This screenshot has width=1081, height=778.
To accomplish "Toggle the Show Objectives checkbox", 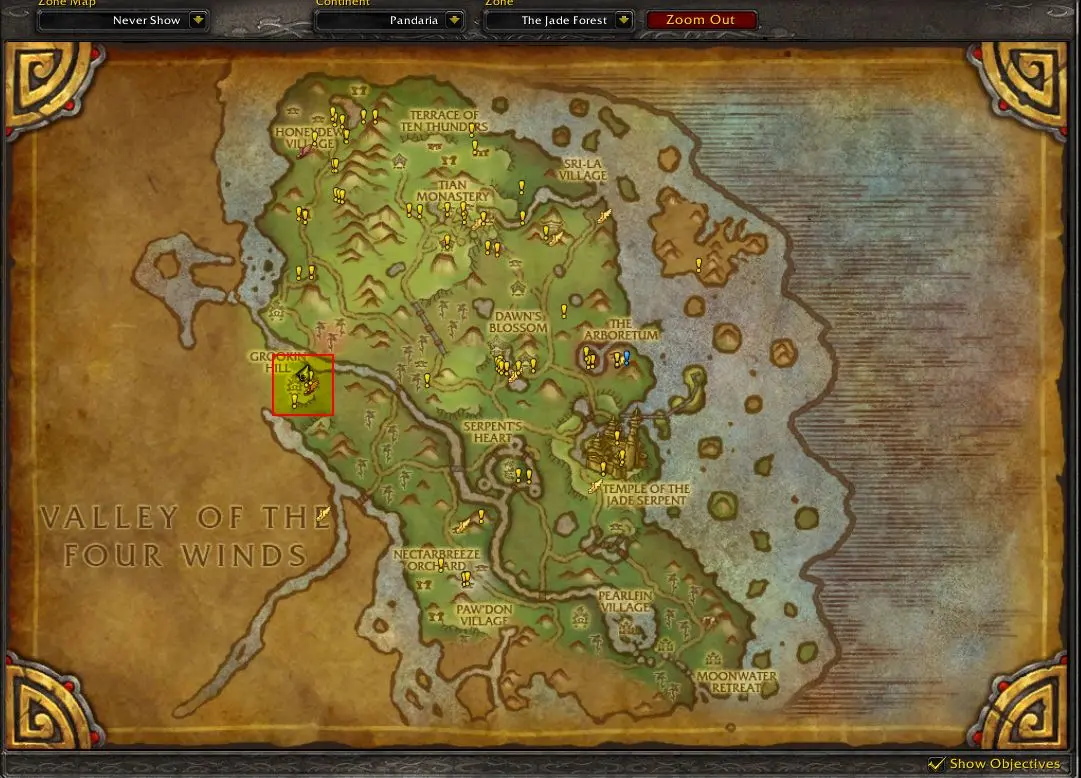I will (936, 764).
